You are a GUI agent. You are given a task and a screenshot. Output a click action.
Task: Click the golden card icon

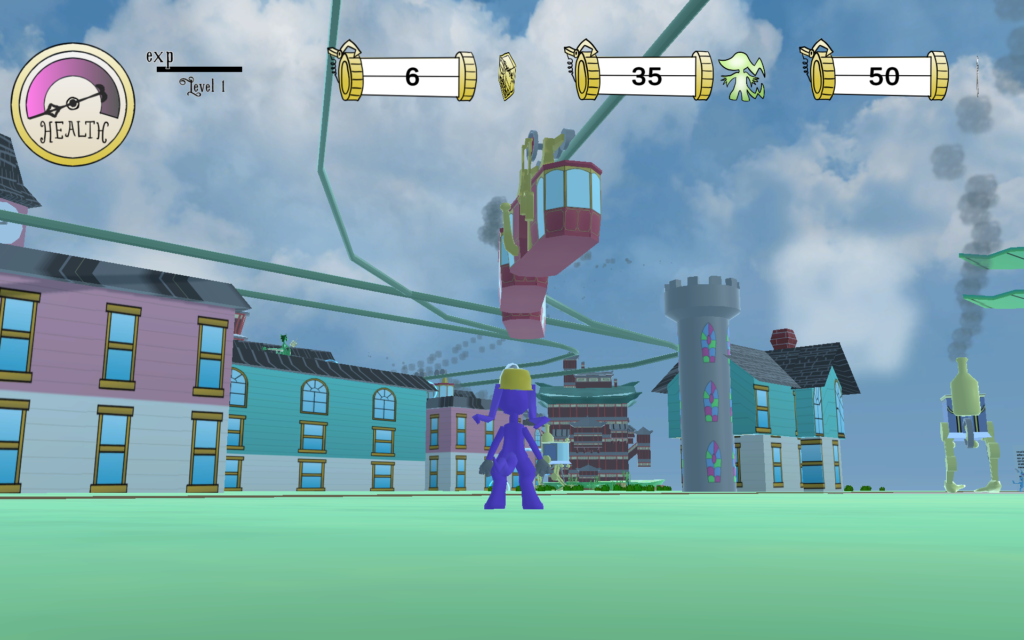pos(508,77)
